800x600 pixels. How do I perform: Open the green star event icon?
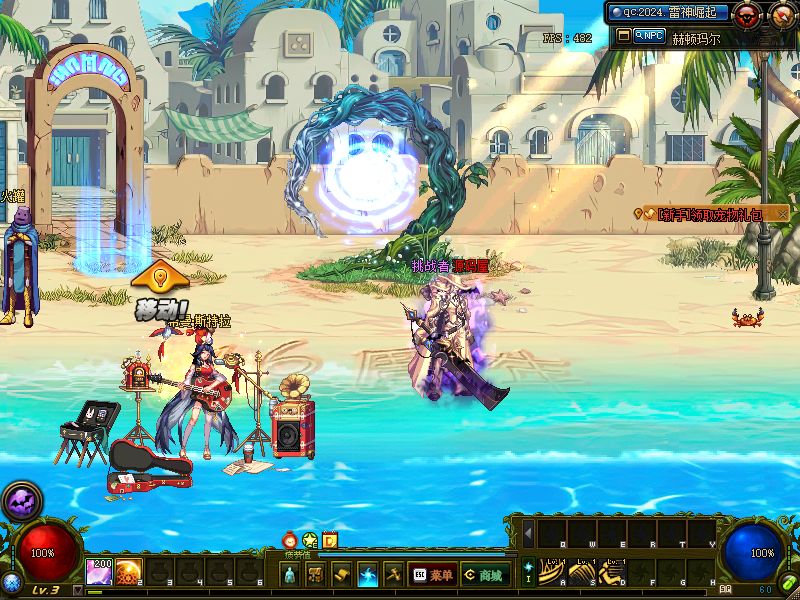[309, 541]
